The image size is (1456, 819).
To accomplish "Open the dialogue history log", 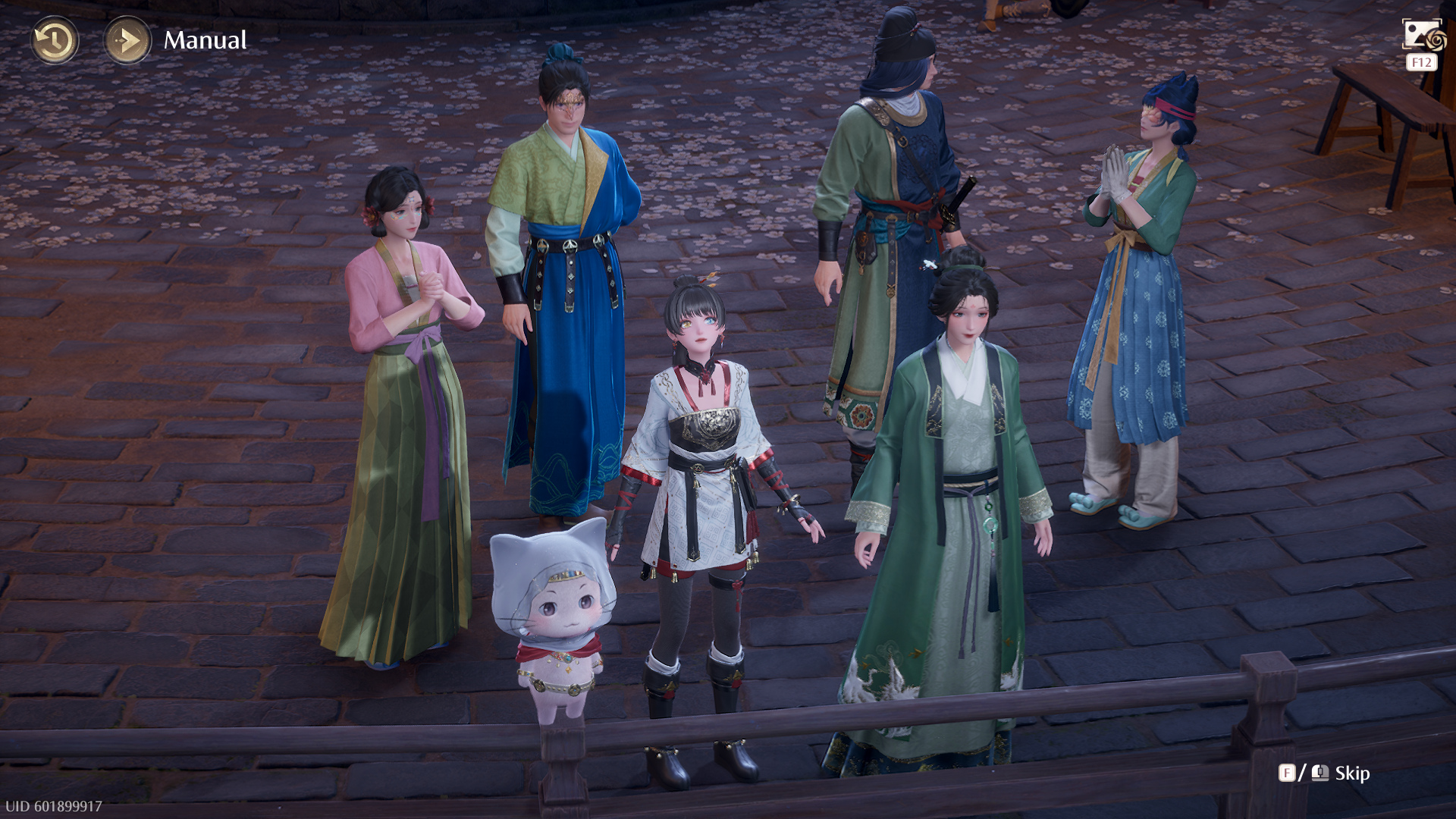I will 54,40.
